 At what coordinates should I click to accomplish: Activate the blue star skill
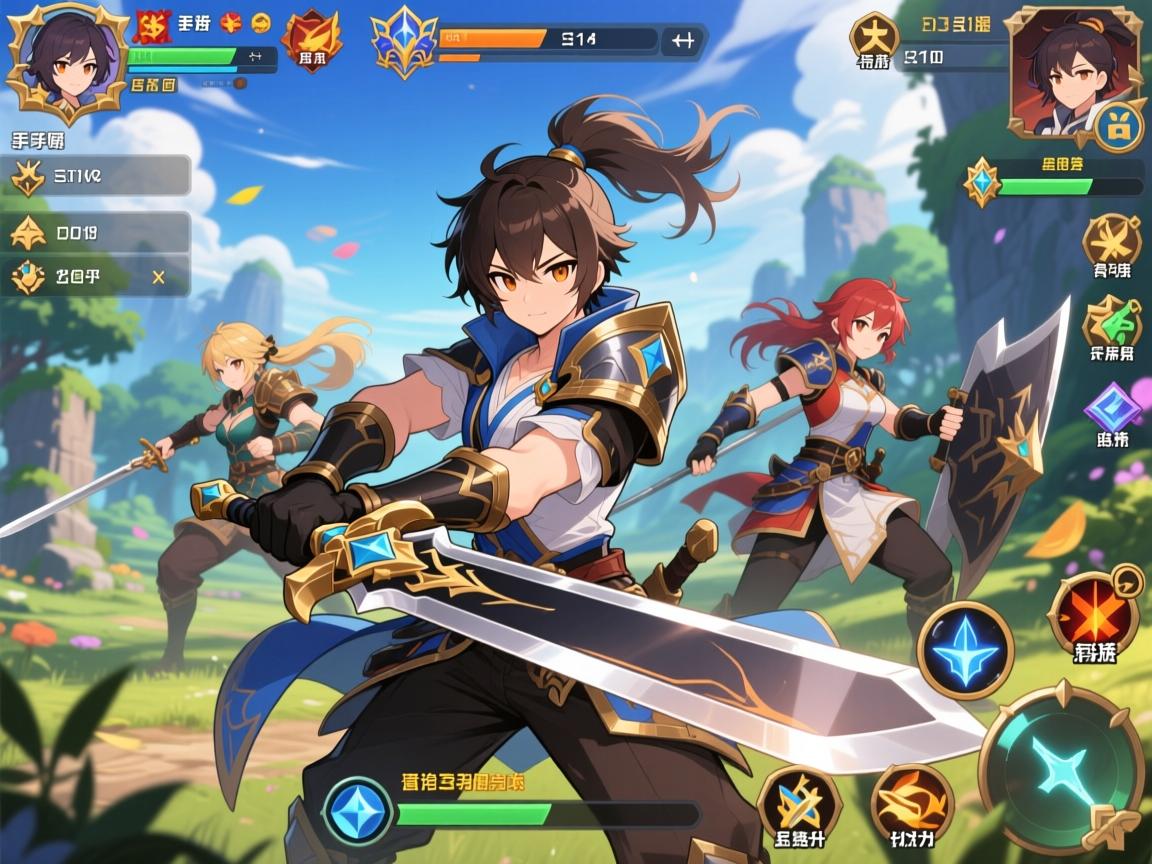(x=965, y=651)
